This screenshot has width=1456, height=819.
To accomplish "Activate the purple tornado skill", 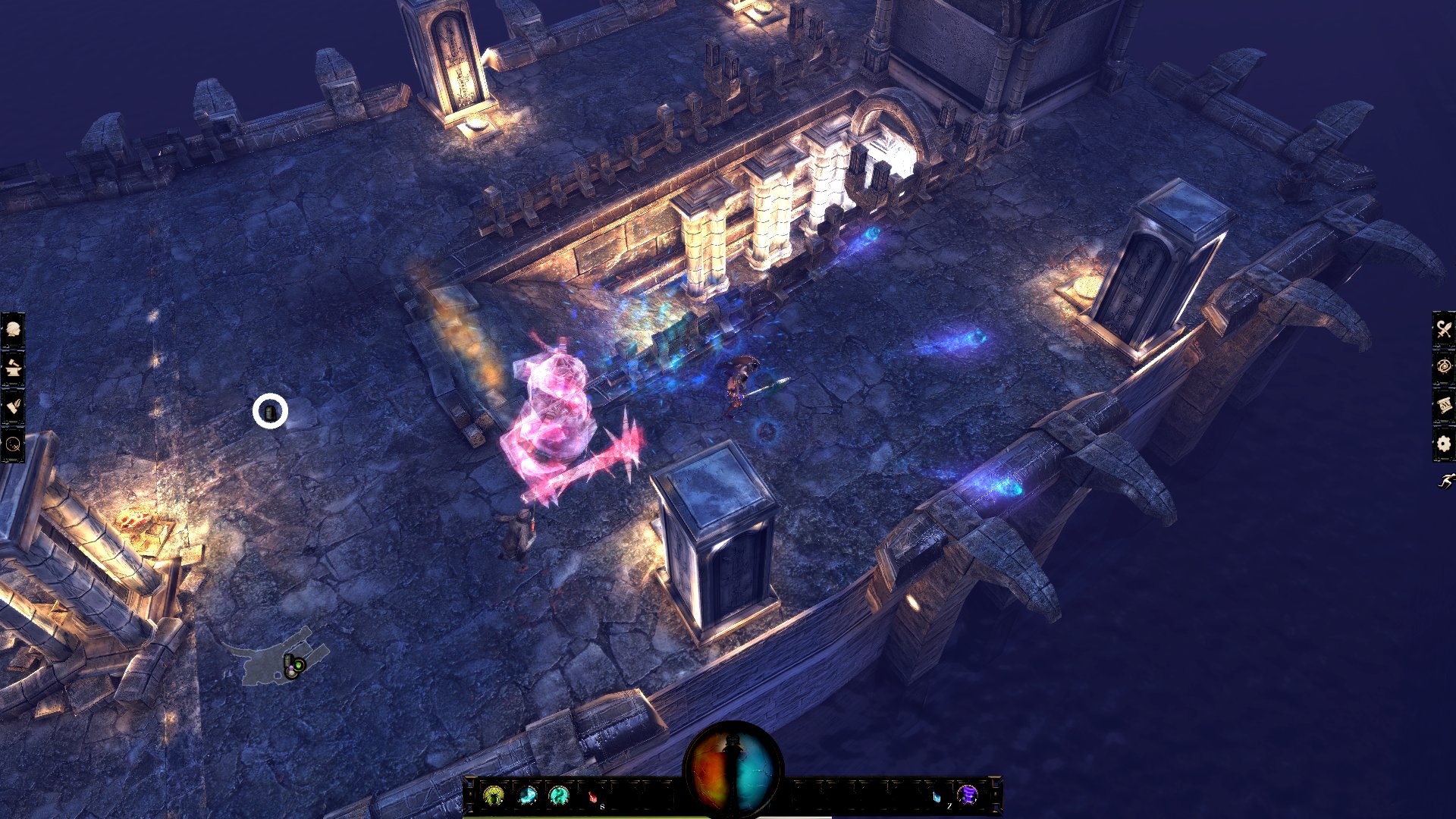I will click(968, 795).
